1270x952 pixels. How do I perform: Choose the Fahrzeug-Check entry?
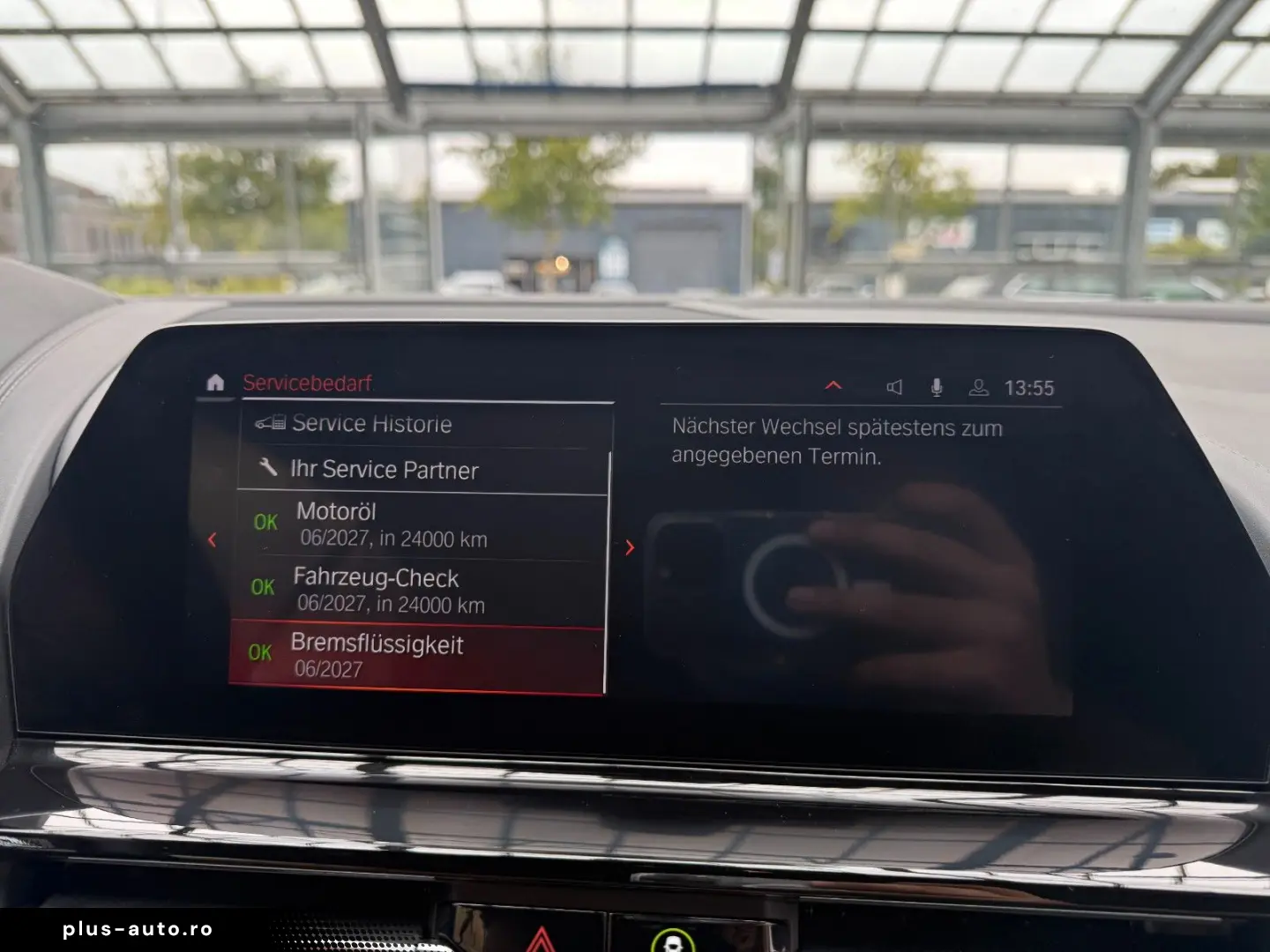click(x=420, y=591)
